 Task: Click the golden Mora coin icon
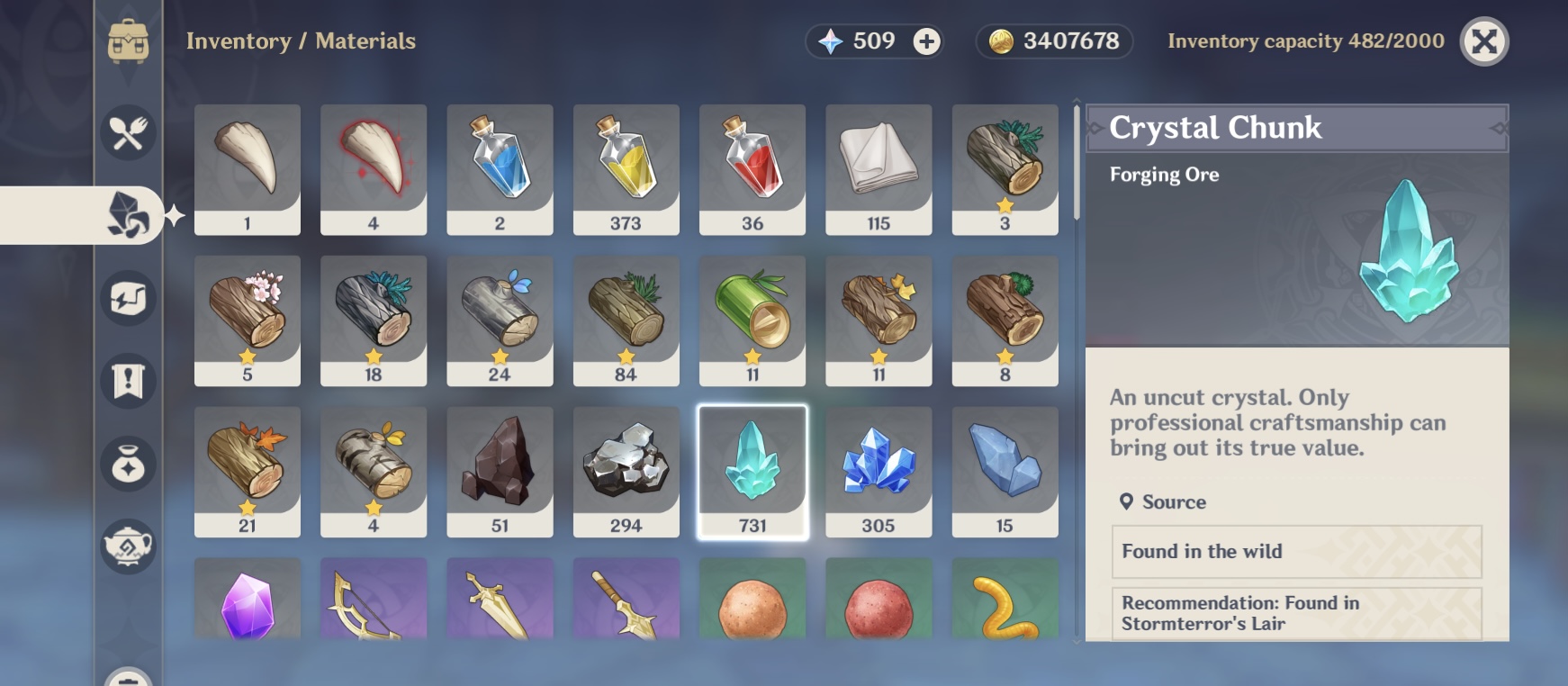pos(999,41)
